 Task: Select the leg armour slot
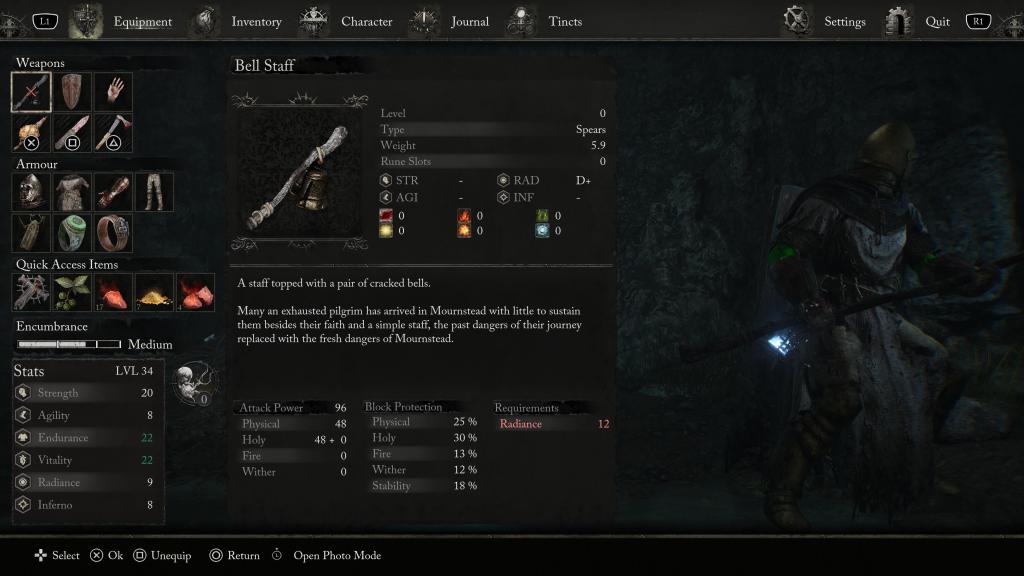(x=154, y=192)
